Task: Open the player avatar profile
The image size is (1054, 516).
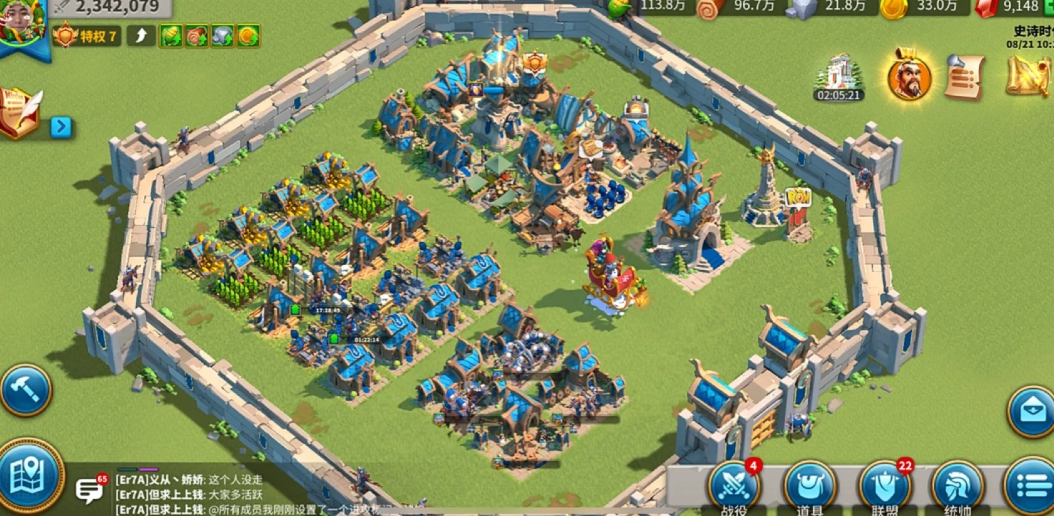Action: pyautogui.click(x=22, y=24)
